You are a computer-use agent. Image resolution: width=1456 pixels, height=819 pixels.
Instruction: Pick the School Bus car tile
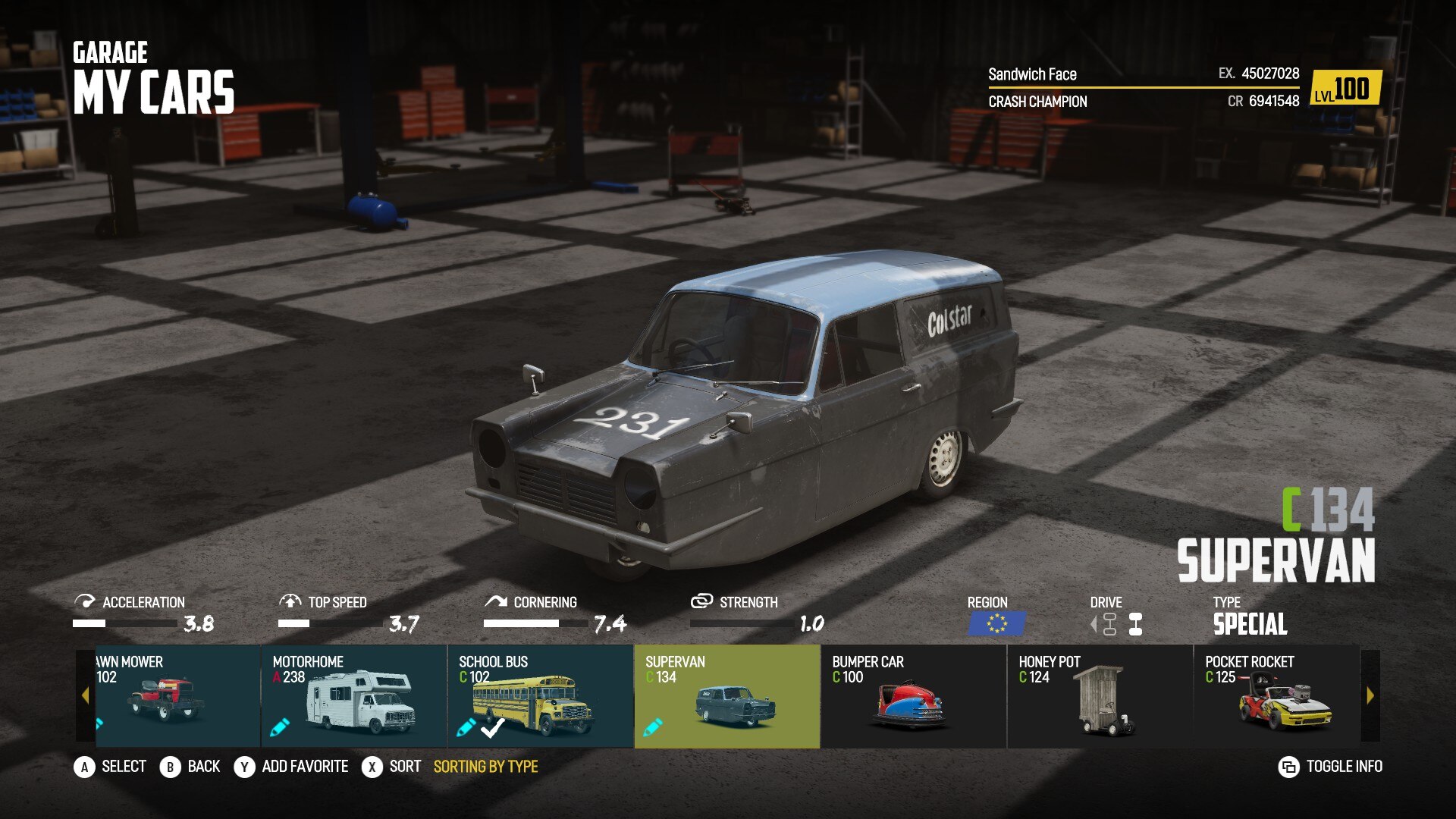pos(540,696)
